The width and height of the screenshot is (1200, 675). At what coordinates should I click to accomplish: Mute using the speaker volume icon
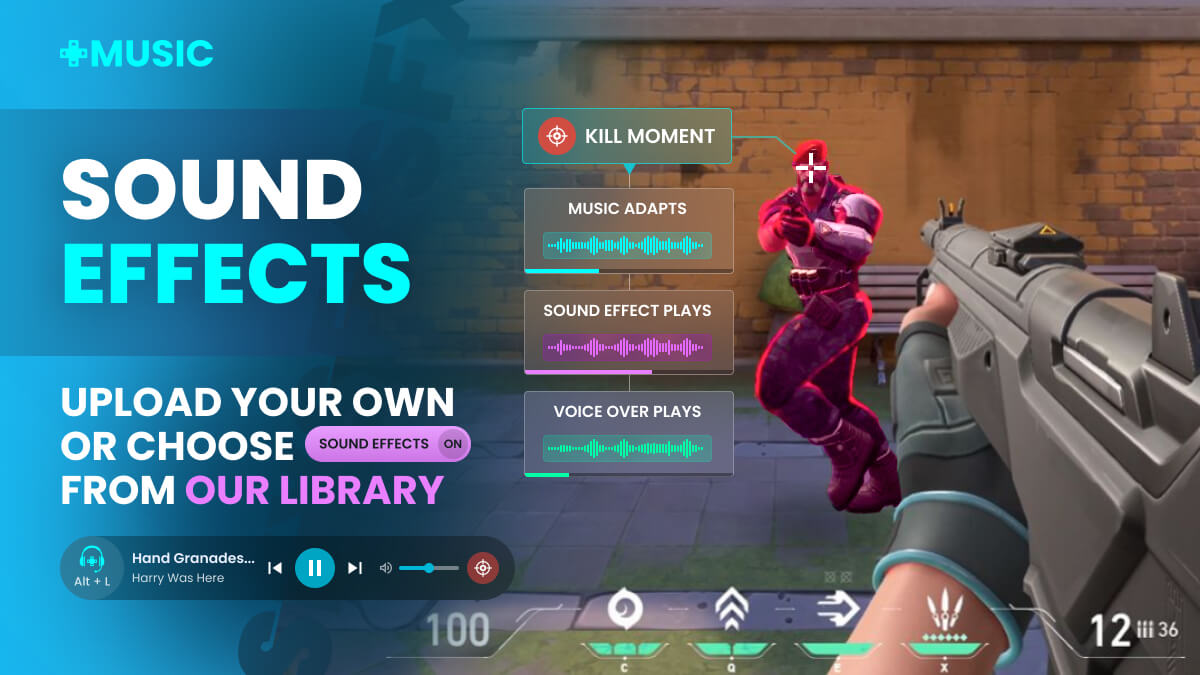(386, 568)
